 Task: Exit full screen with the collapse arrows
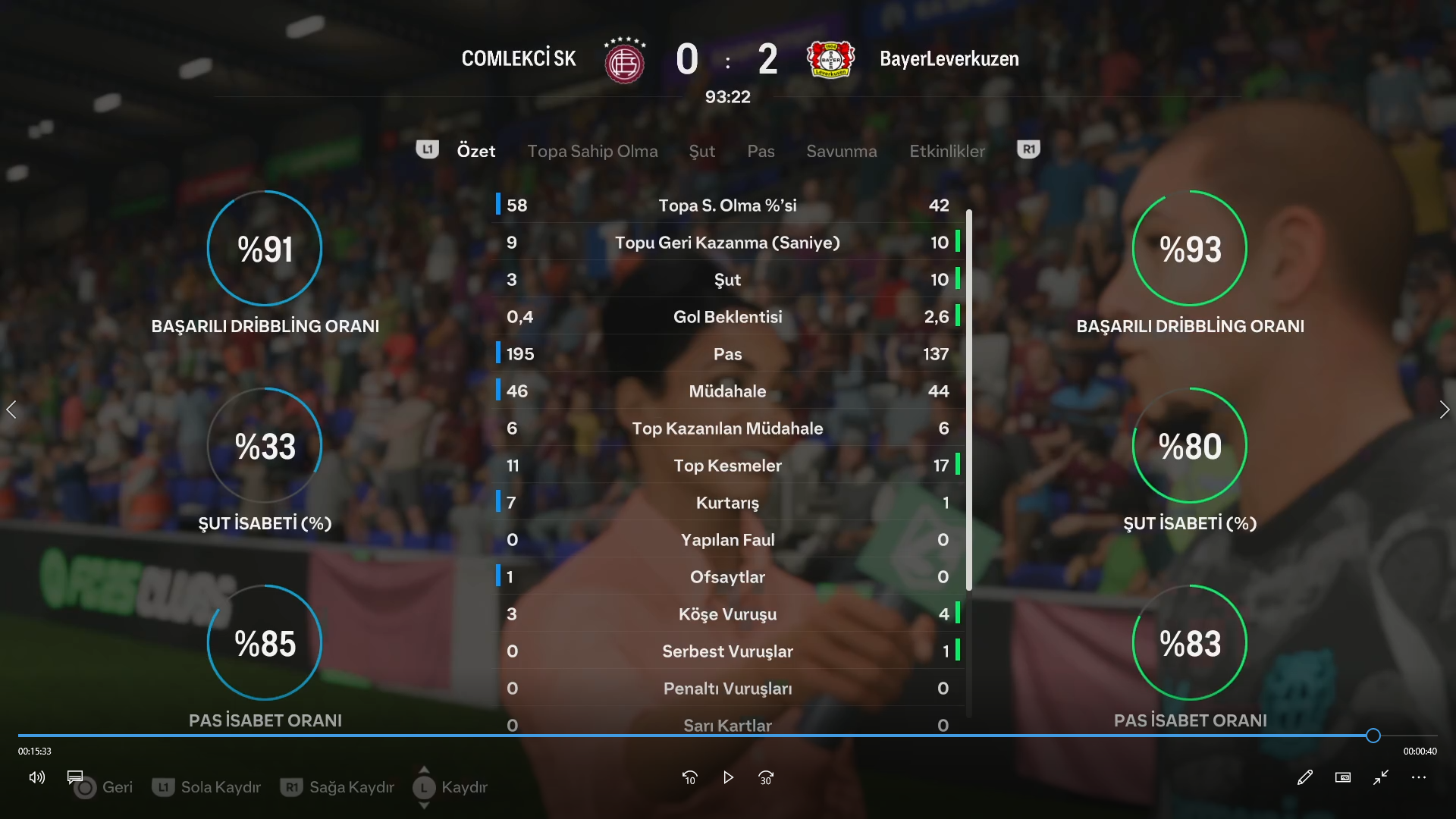tap(1381, 777)
